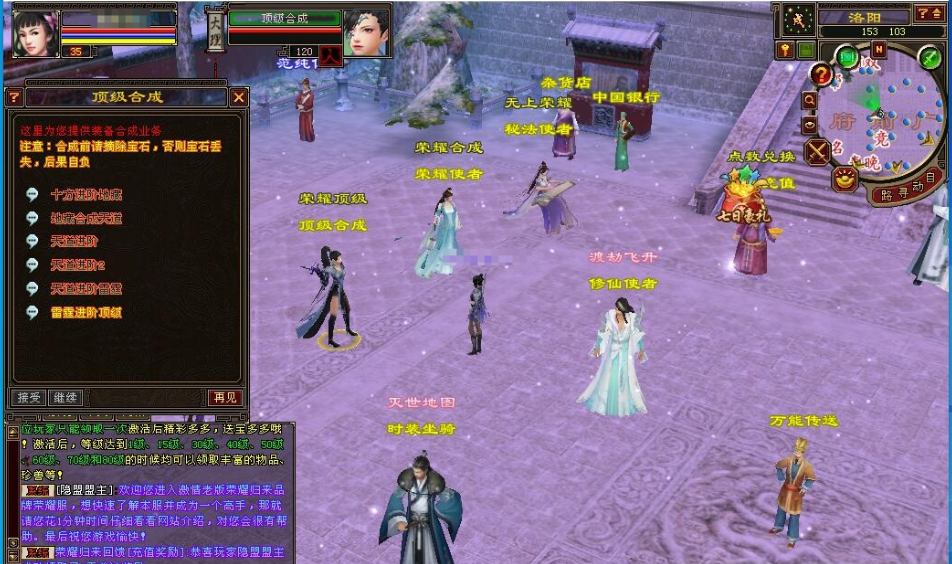This screenshot has width=952, height=564.
Task: Say goodbye with the 再见 button
Action: tap(224, 397)
